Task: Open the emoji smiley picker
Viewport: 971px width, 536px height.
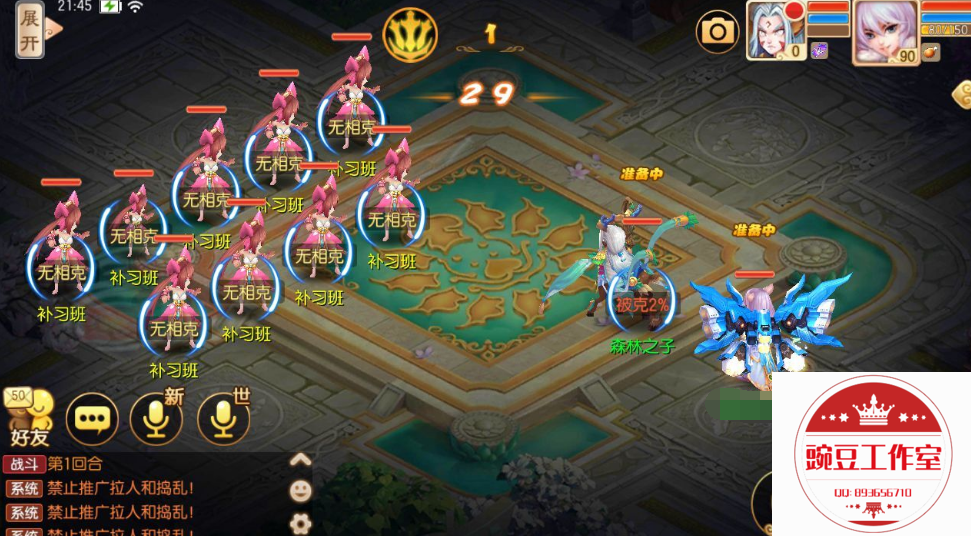Action: [300, 491]
